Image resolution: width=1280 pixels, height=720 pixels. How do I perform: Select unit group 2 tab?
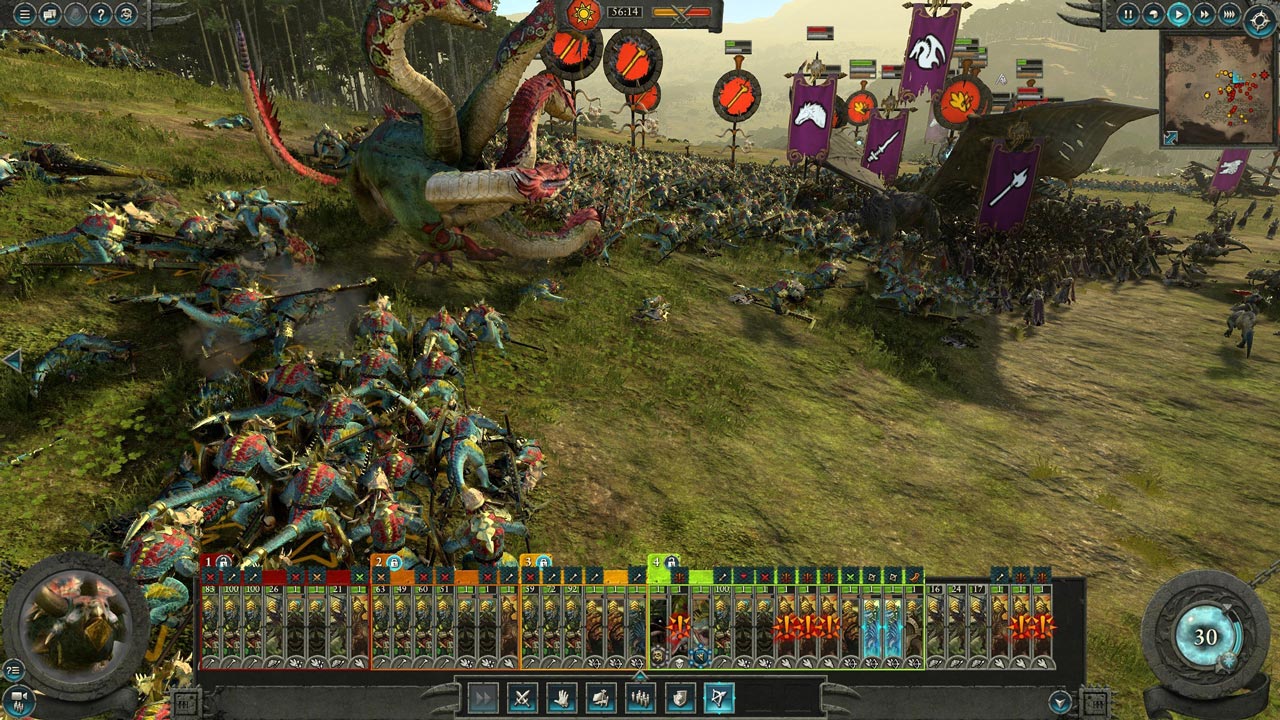(386, 562)
